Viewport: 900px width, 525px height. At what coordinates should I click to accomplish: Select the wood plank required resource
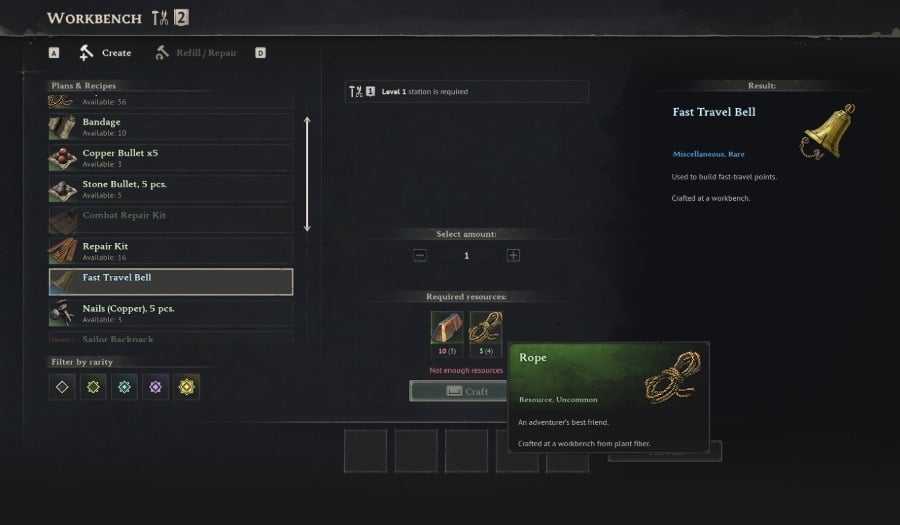click(x=446, y=327)
